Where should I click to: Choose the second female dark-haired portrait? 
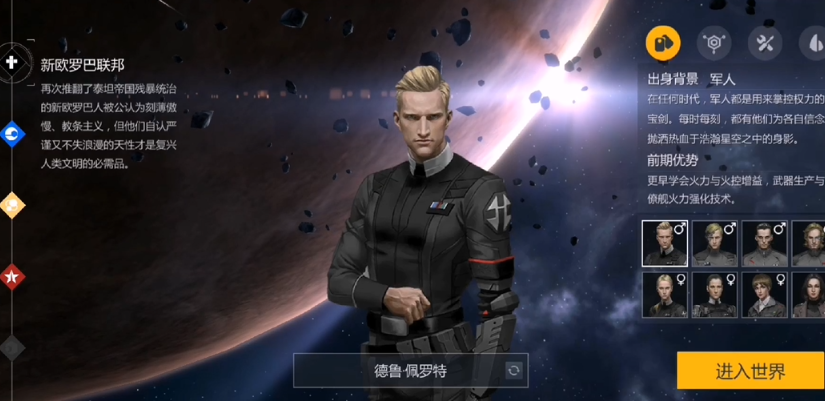point(714,295)
